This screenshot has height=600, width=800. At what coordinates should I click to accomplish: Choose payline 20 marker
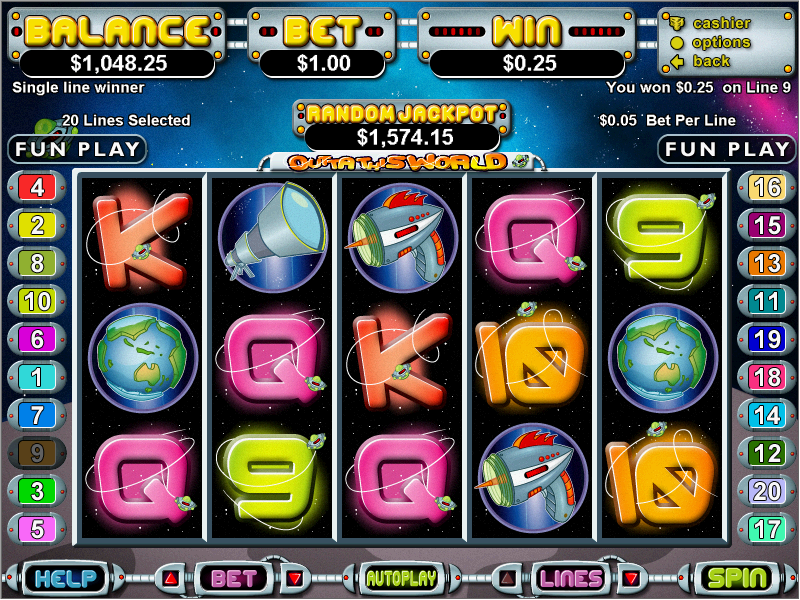click(766, 490)
